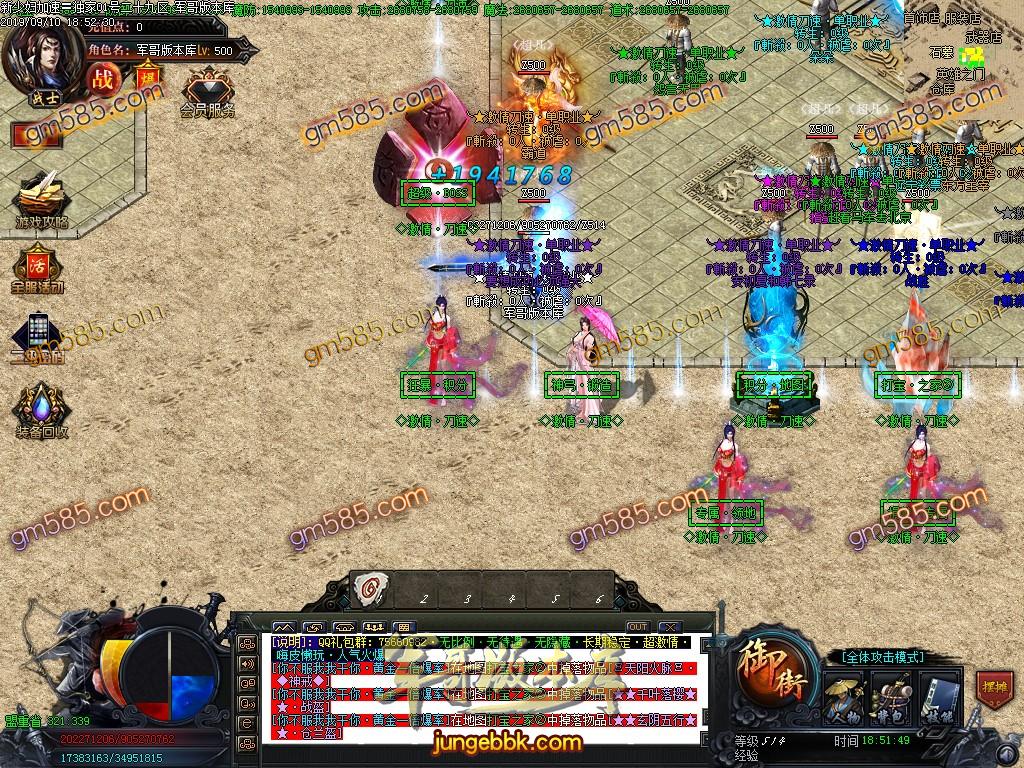
Task: Open the 游戏攻略 game guide
Action: coord(41,201)
